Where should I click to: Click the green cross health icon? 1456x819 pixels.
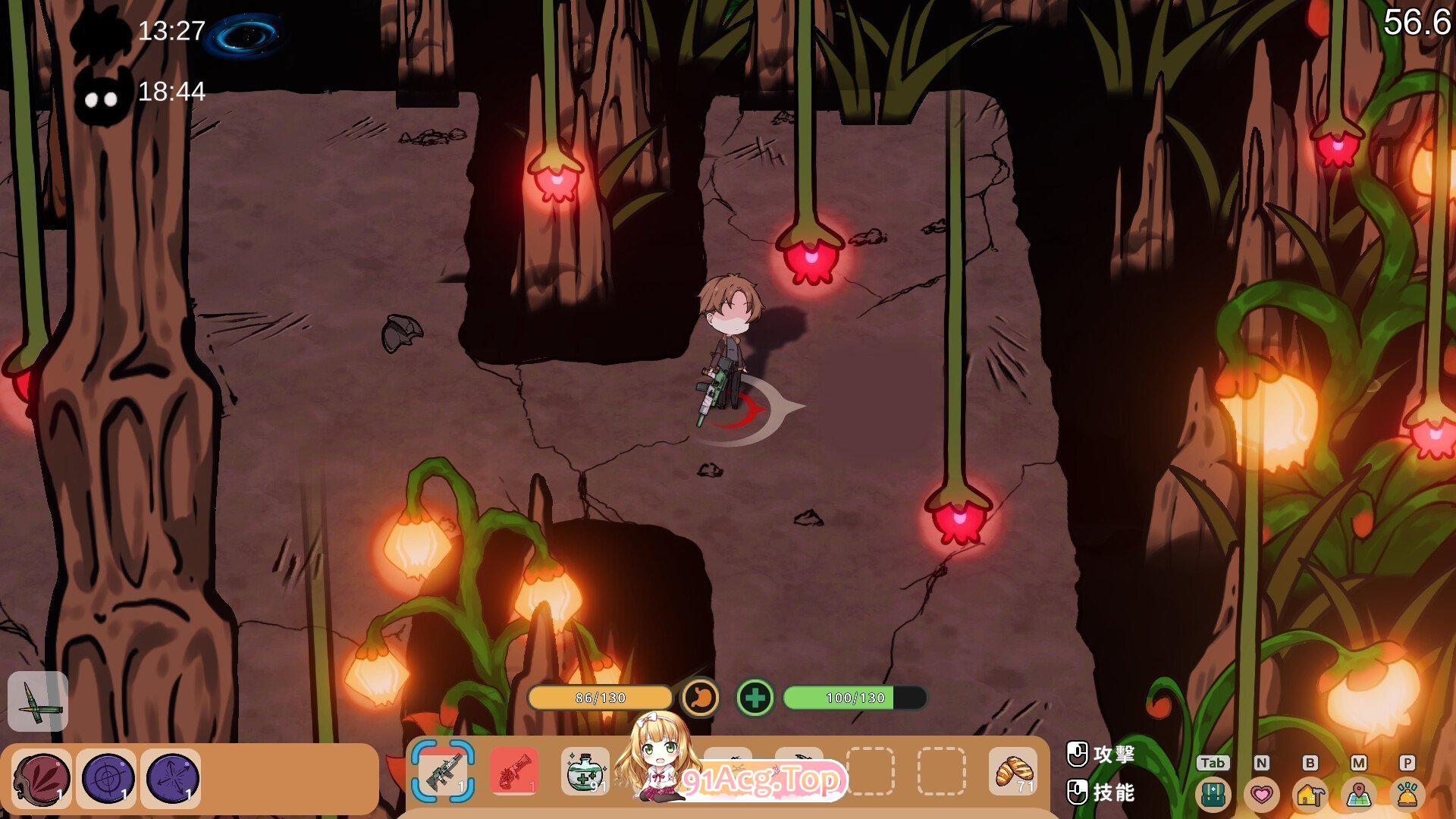coord(755,697)
